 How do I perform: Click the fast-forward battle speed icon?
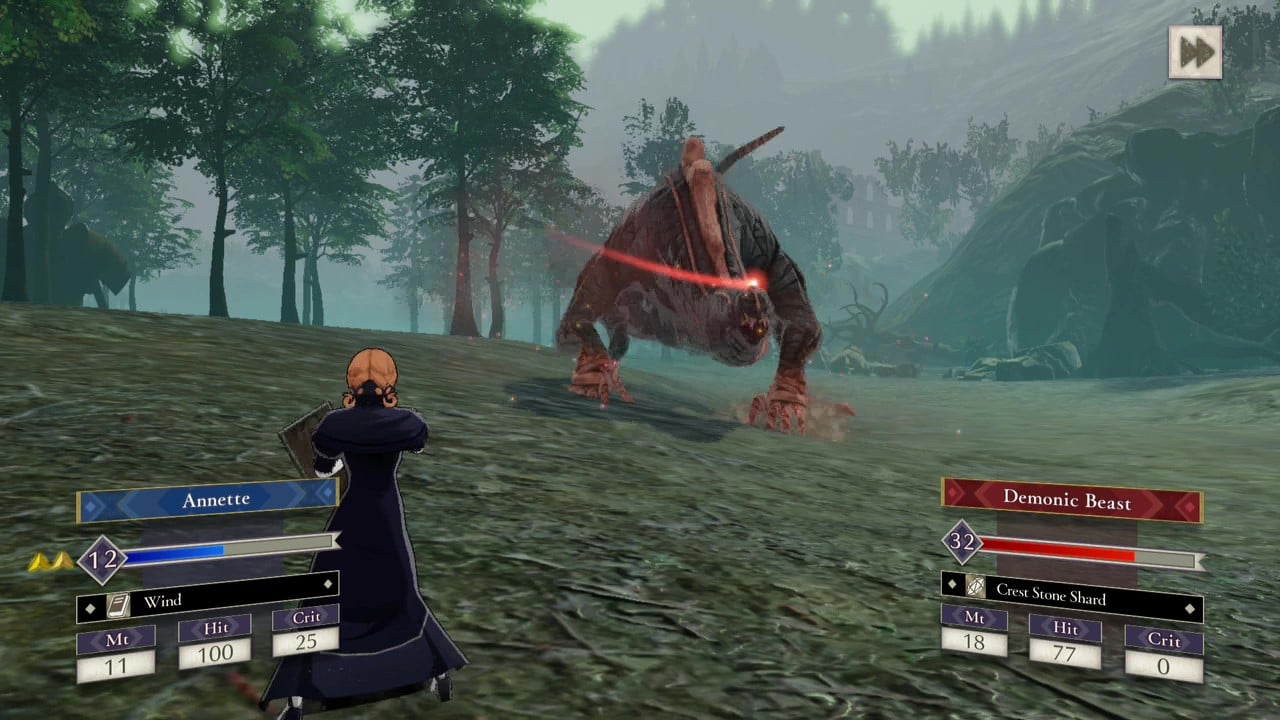click(1196, 52)
